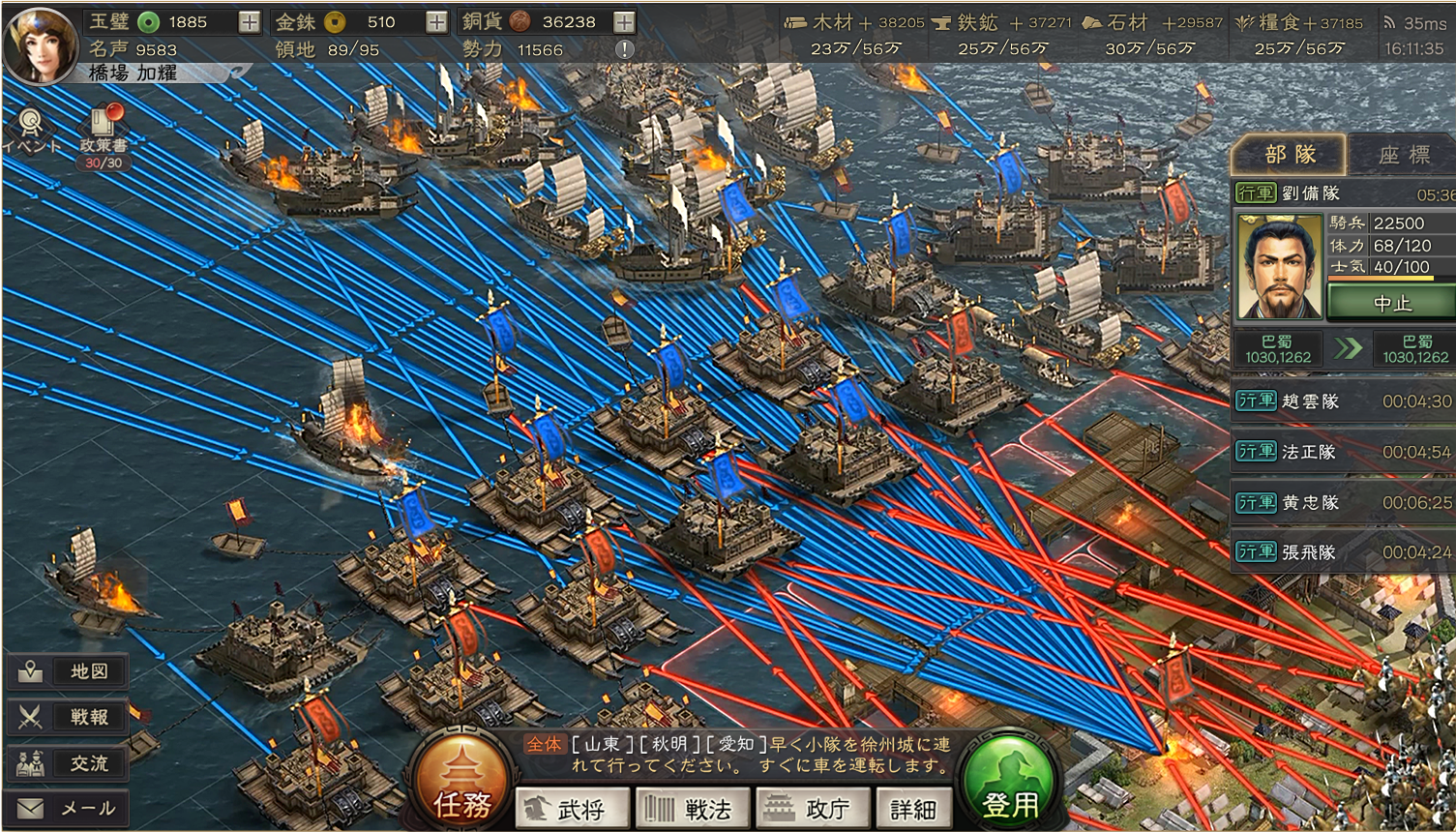Viewport: 1456px width, 832px height.
Task: Select the 法正隊 troop row
Action: click(1343, 452)
